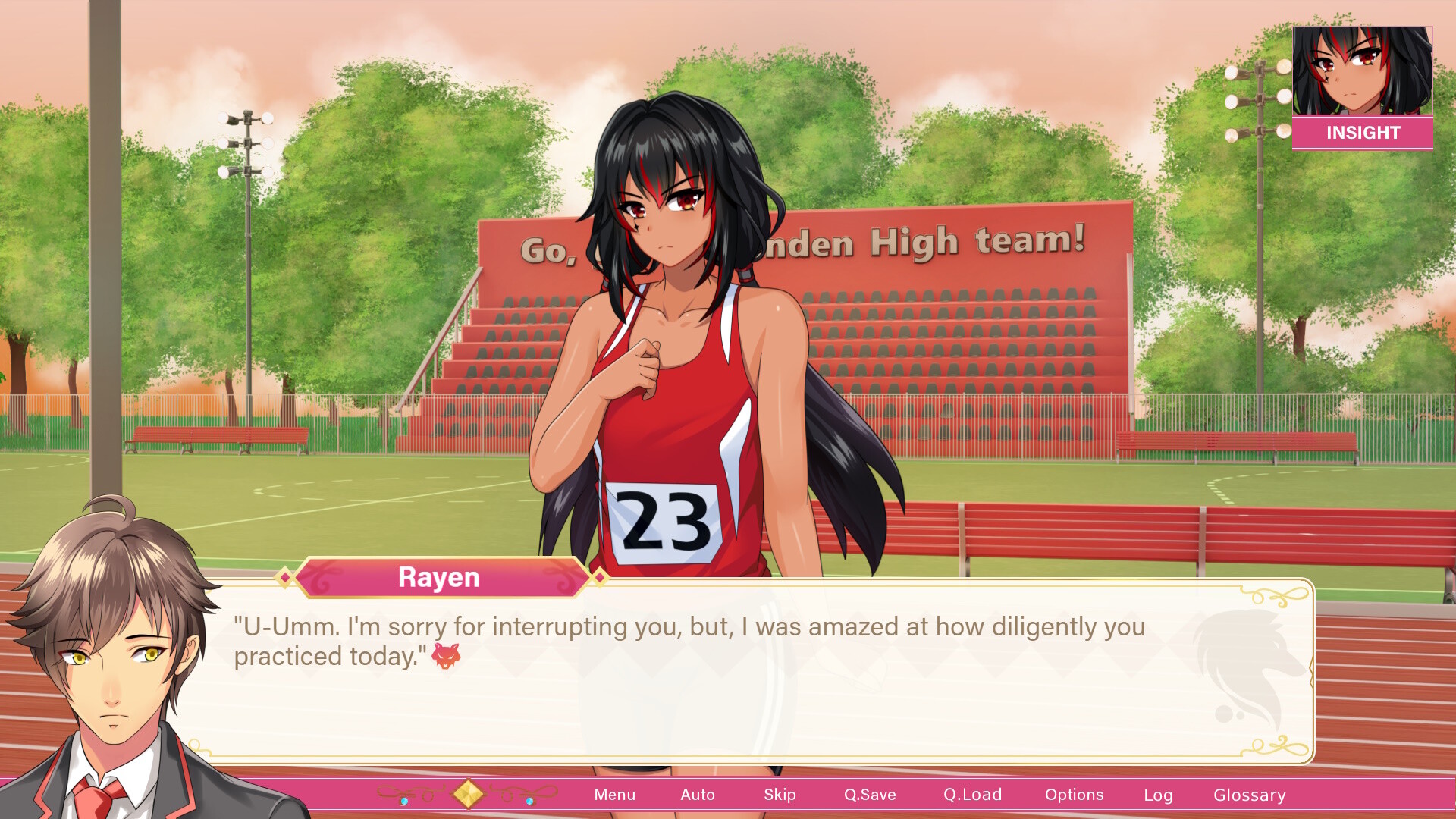The height and width of the screenshot is (819, 1456).
Task: Open the Glossary
Action: [x=1249, y=795]
